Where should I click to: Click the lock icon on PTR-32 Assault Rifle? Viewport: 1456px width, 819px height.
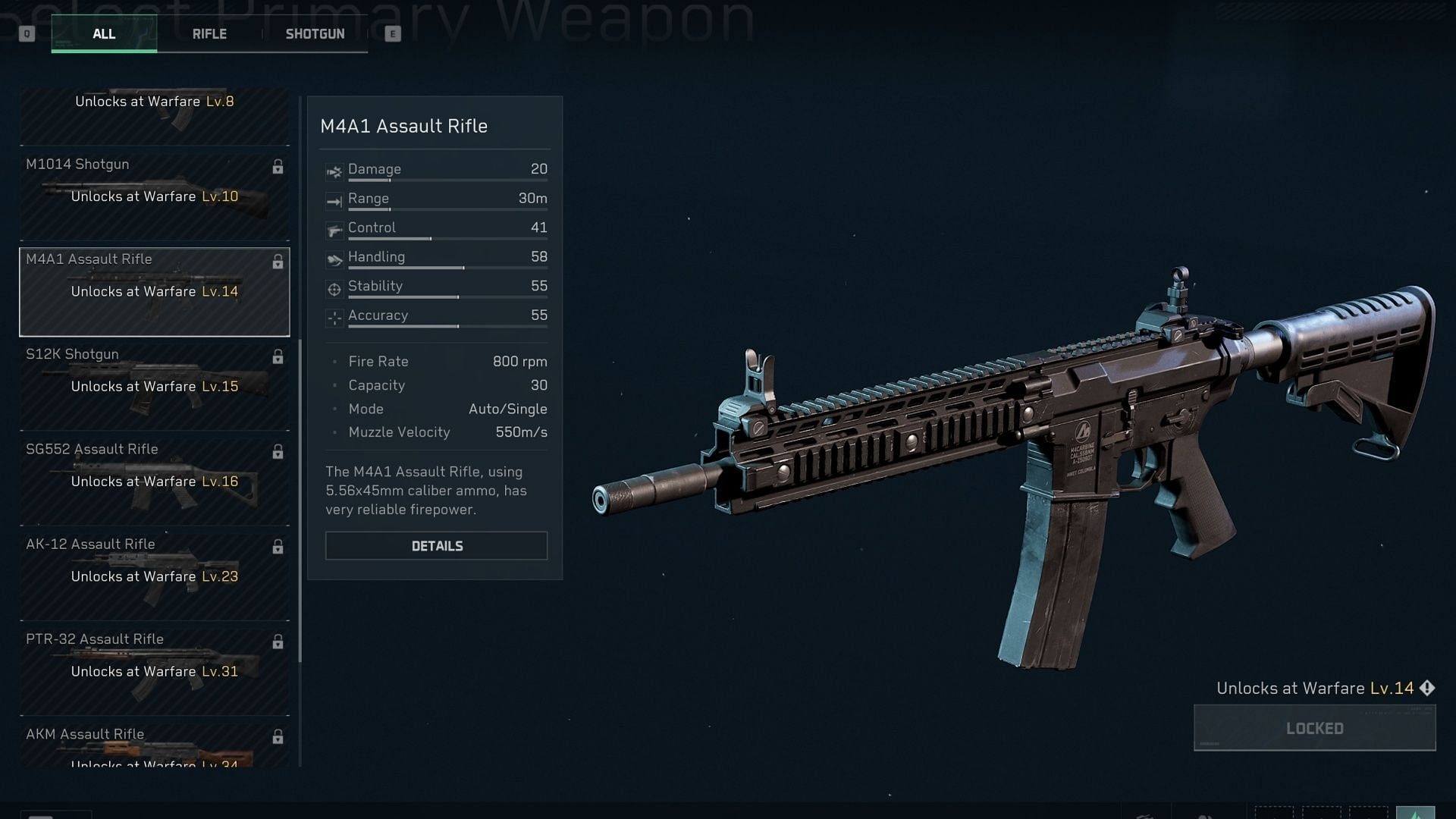click(x=278, y=642)
